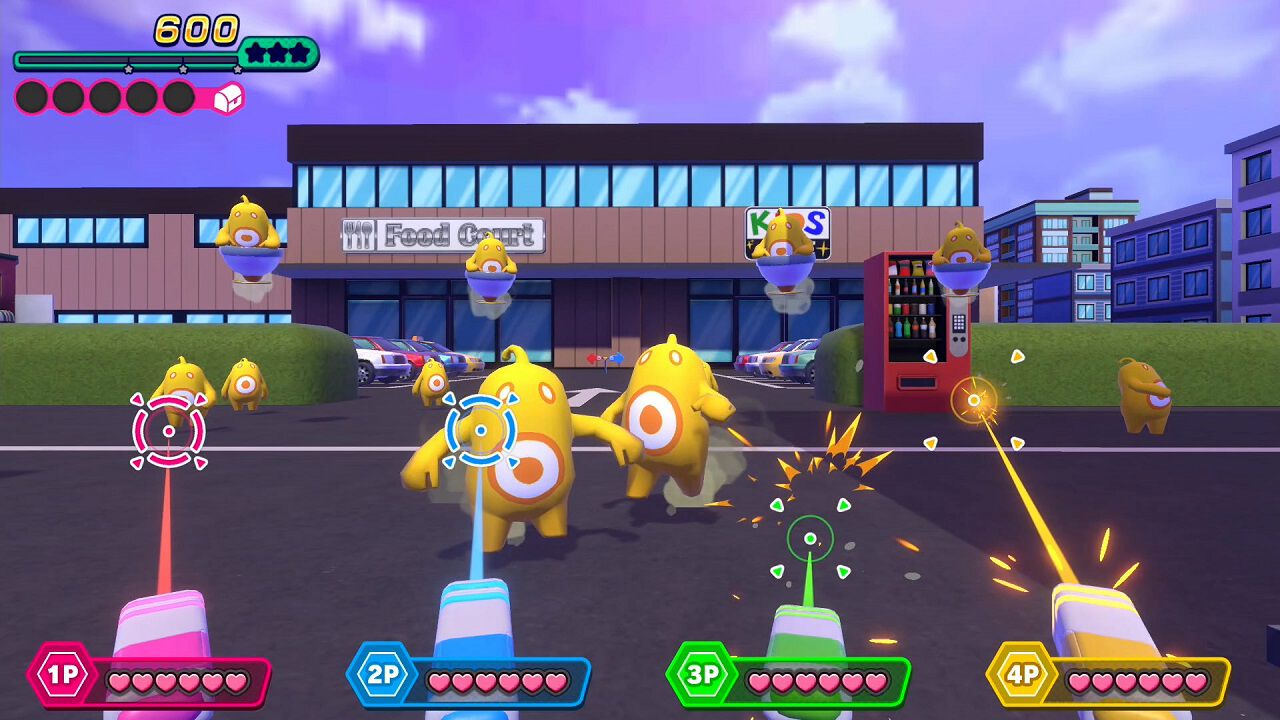Viewport: 1280px width, 720px height.
Task: Click the star marker on the progress bar
Action: [129, 69]
